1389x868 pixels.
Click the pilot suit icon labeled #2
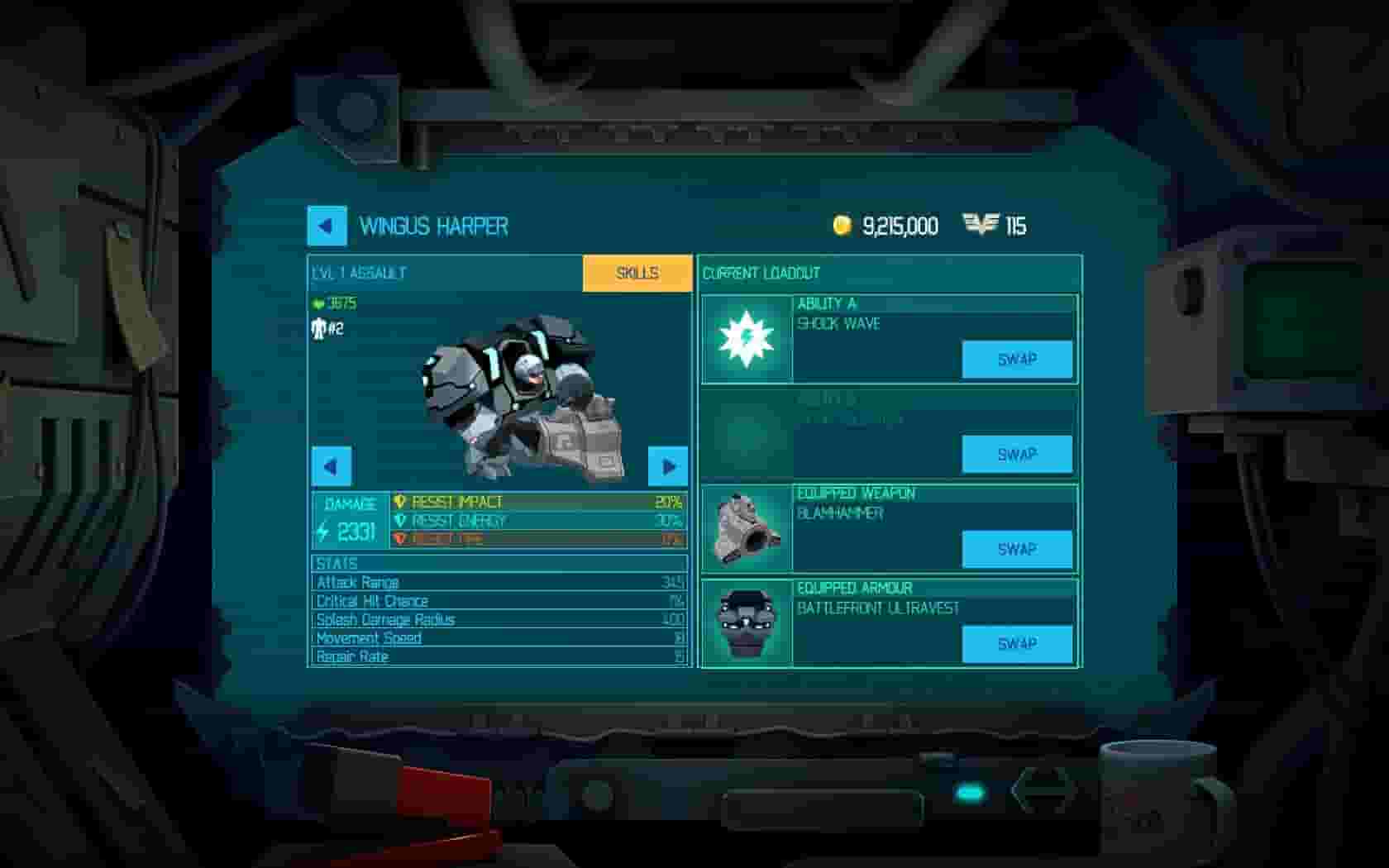pos(318,330)
